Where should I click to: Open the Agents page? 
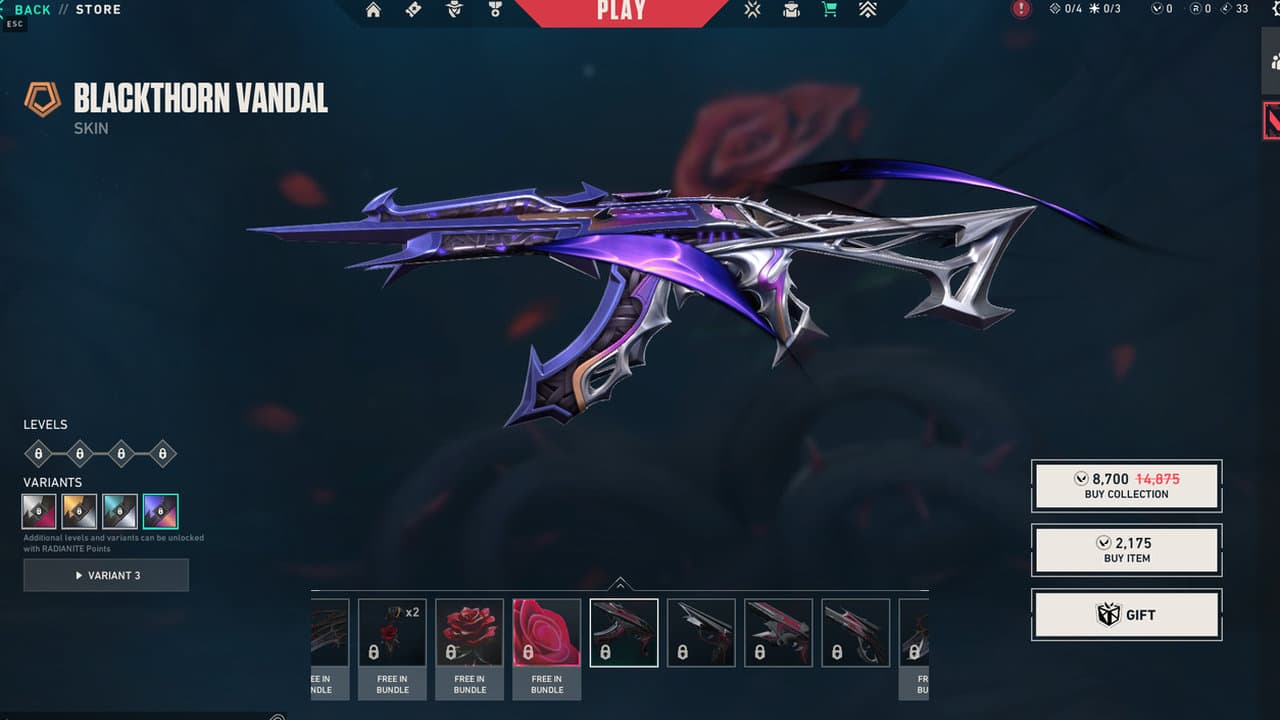tap(453, 12)
